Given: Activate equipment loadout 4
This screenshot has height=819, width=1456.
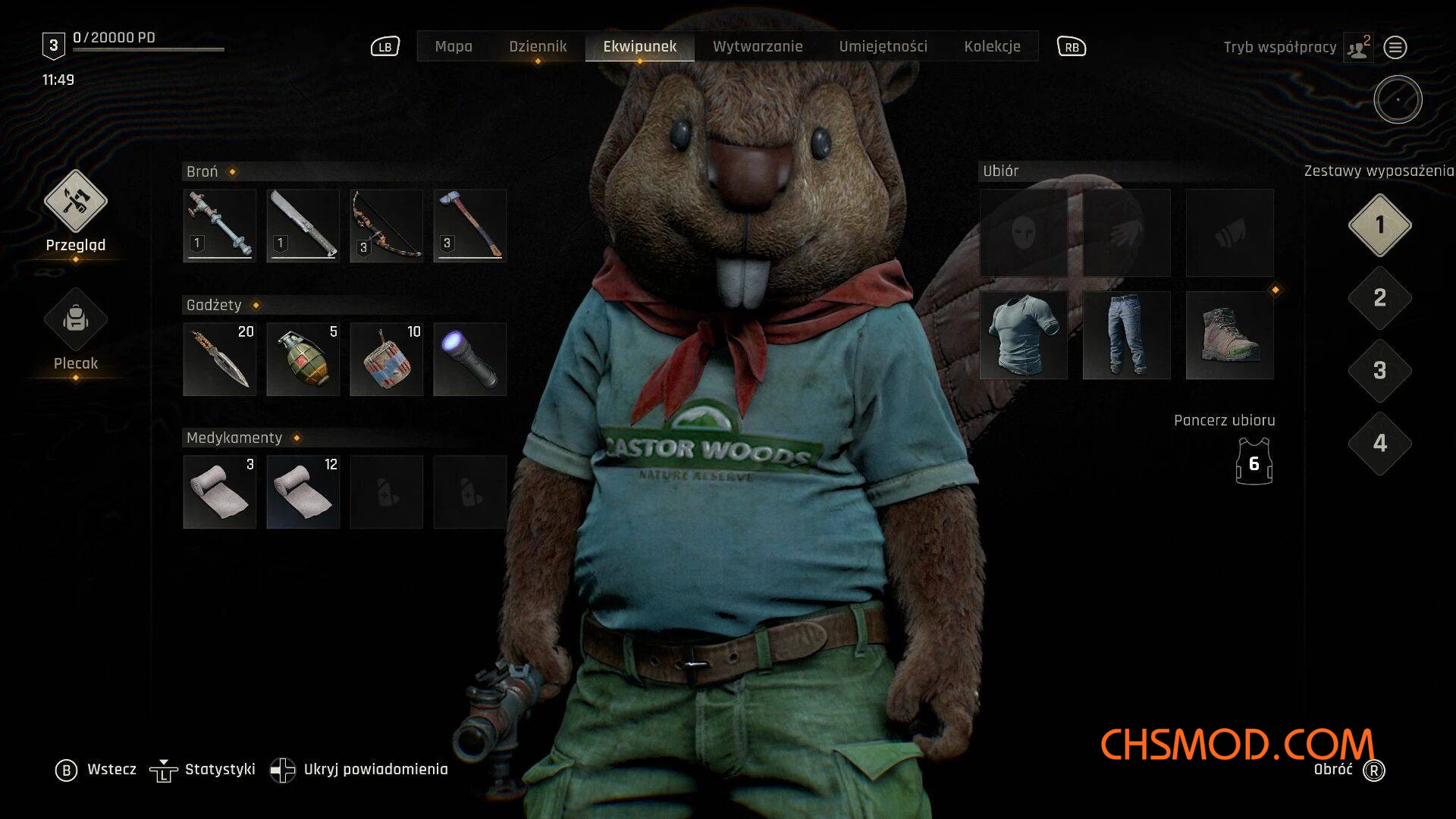Looking at the screenshot, I should [1380, 444].
